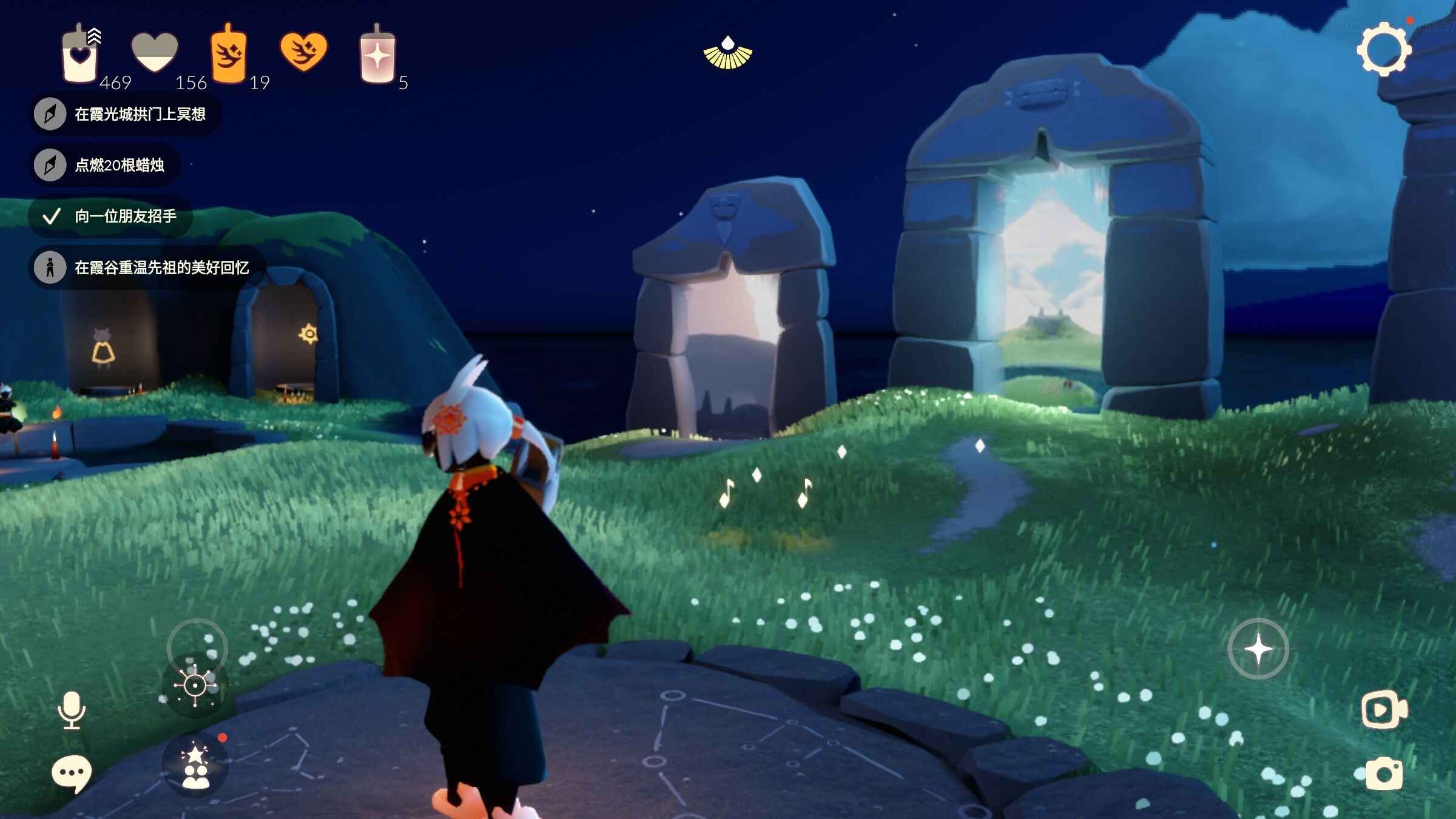Take a screenshot with camera icon
The image size is (1456, 819).
(1384, 774)
